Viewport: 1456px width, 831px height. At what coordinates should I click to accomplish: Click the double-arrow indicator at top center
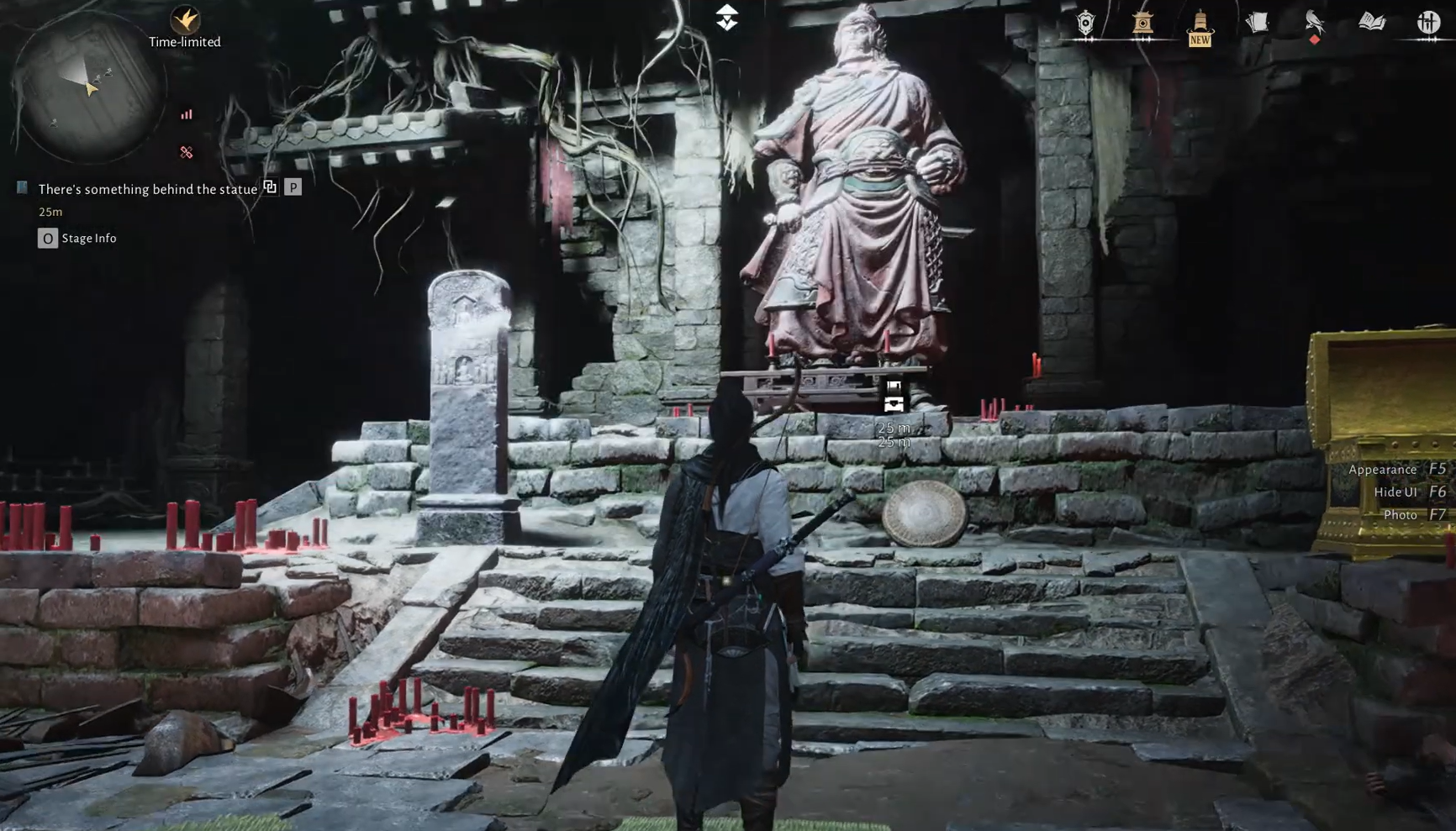coord(726,15)
